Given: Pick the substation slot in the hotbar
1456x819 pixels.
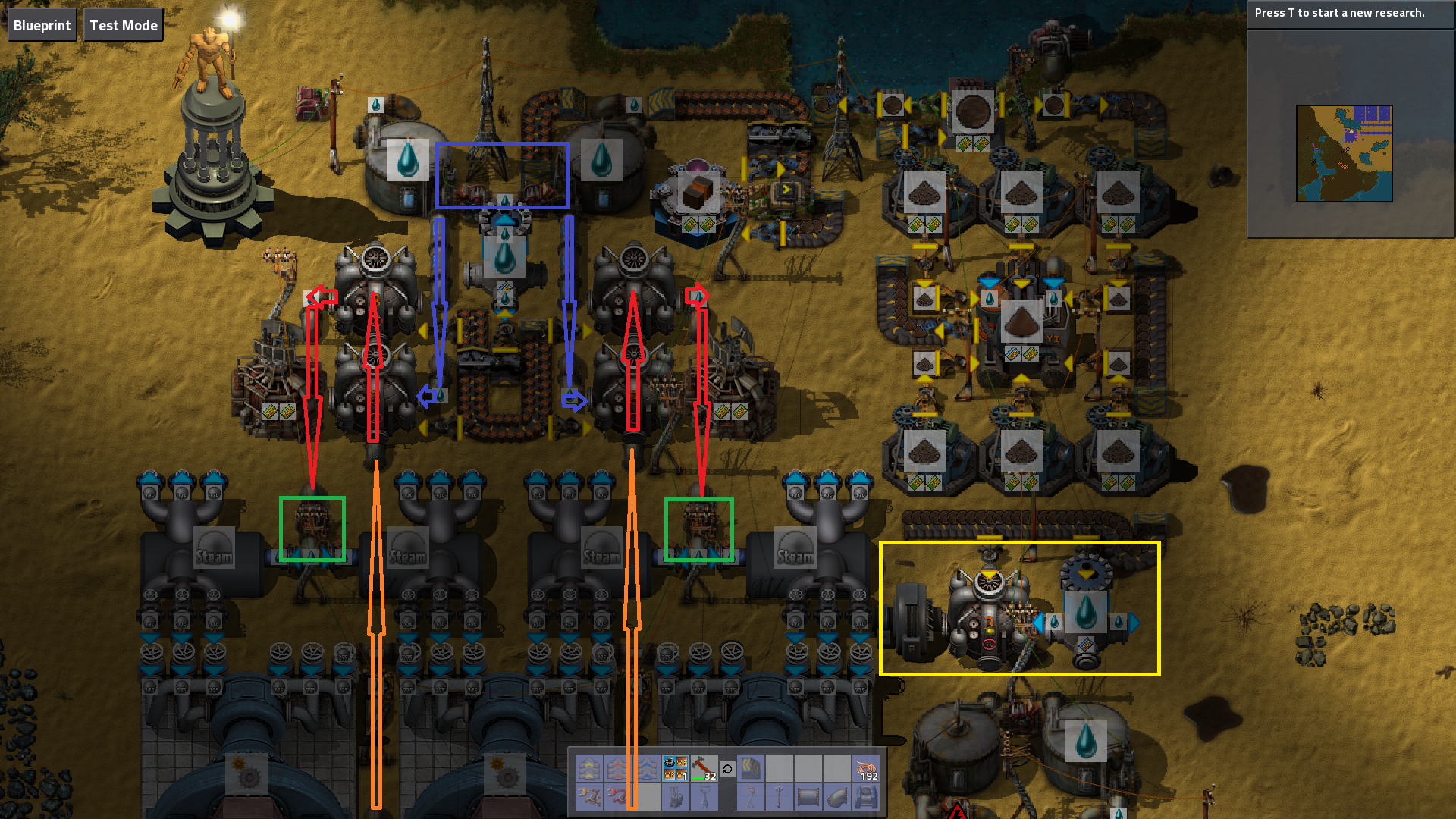Looking at the screenshot, I should pos(675,797).
